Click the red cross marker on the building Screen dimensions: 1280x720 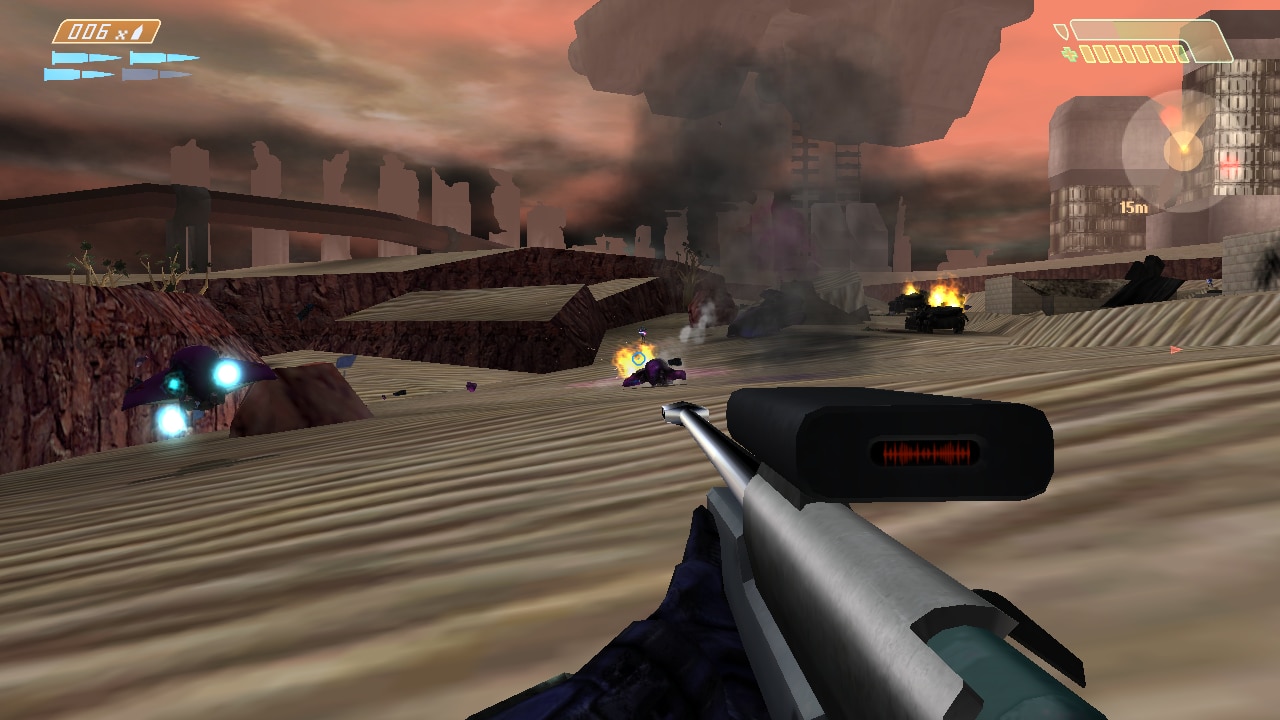click(1230, 165)
